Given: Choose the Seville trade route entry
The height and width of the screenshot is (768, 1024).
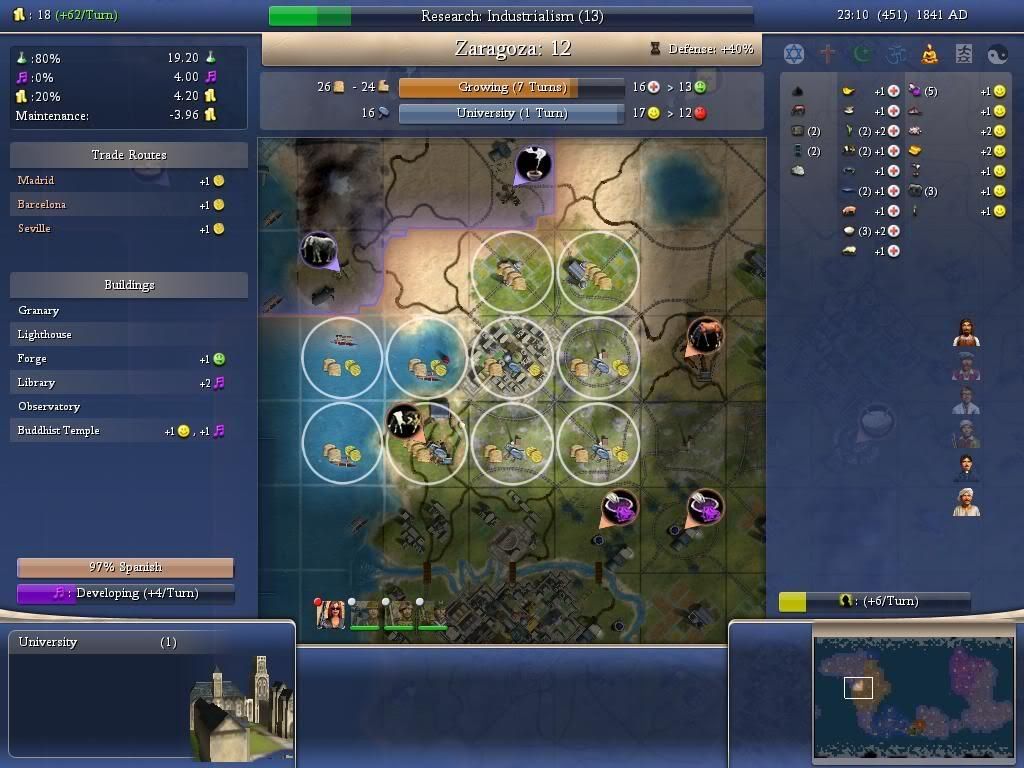Looking at the screenshot, I should (35, 228).
